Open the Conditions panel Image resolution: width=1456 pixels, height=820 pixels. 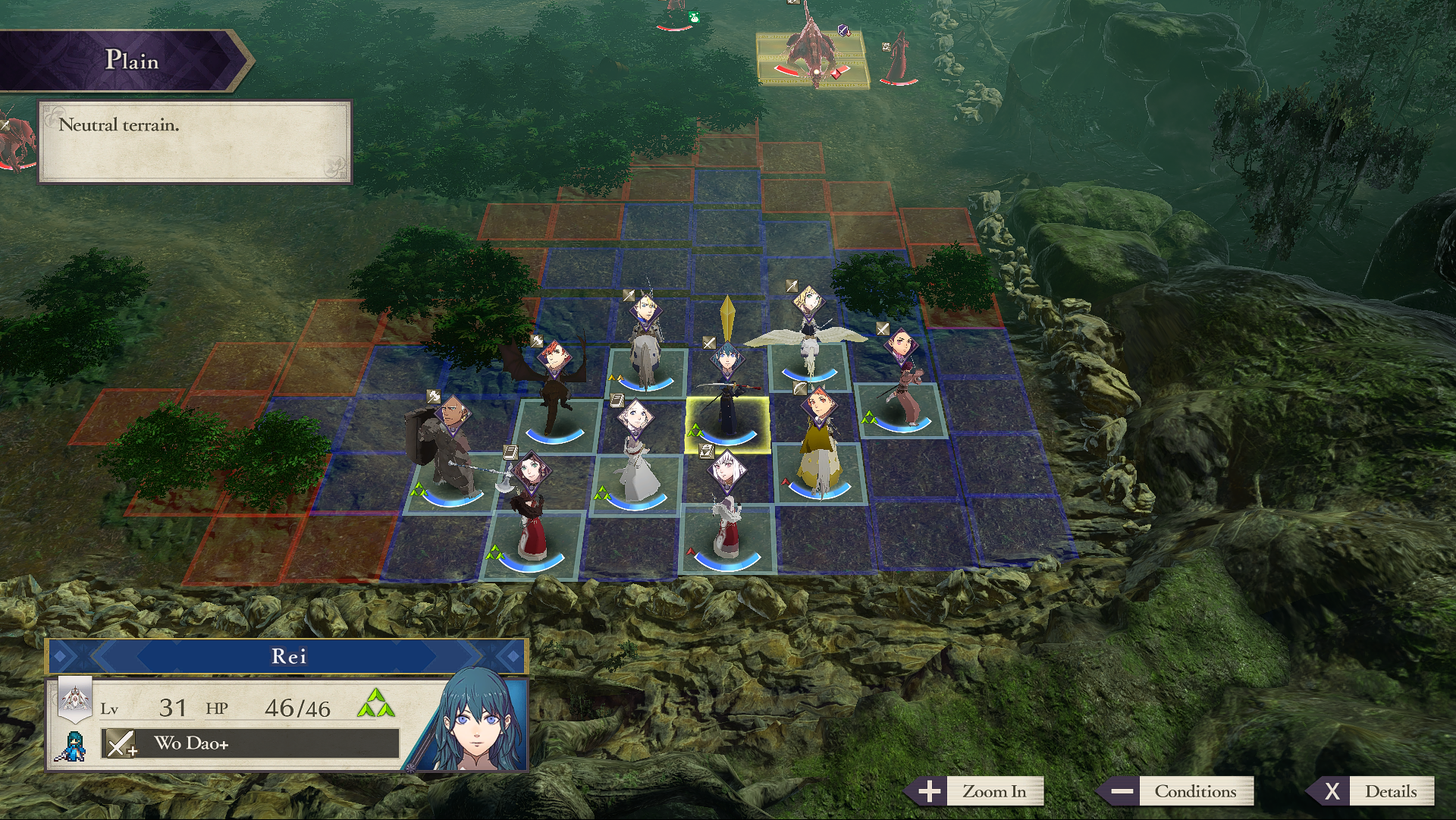pos(1177,791)
